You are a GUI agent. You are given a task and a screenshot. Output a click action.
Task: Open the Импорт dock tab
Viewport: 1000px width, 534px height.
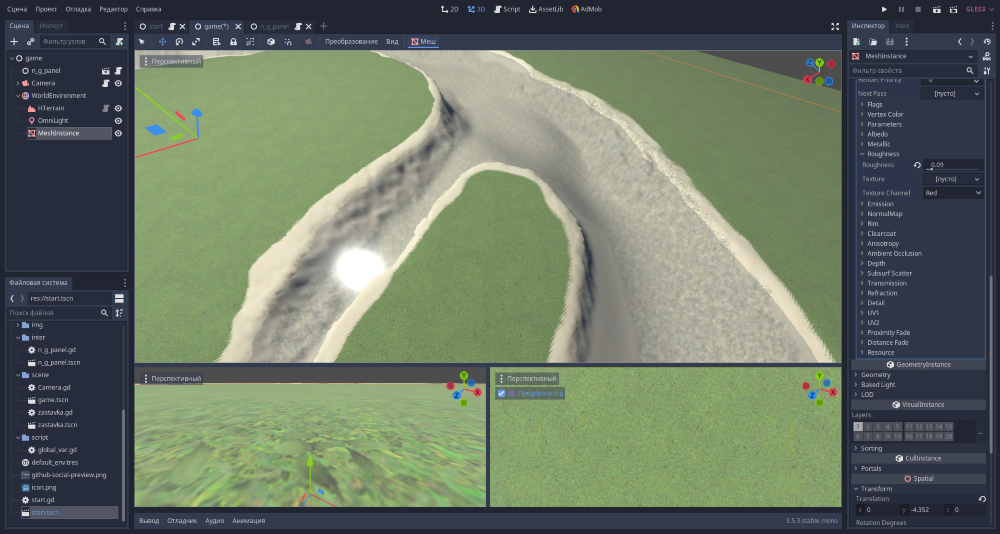click(x=53, y=25)
